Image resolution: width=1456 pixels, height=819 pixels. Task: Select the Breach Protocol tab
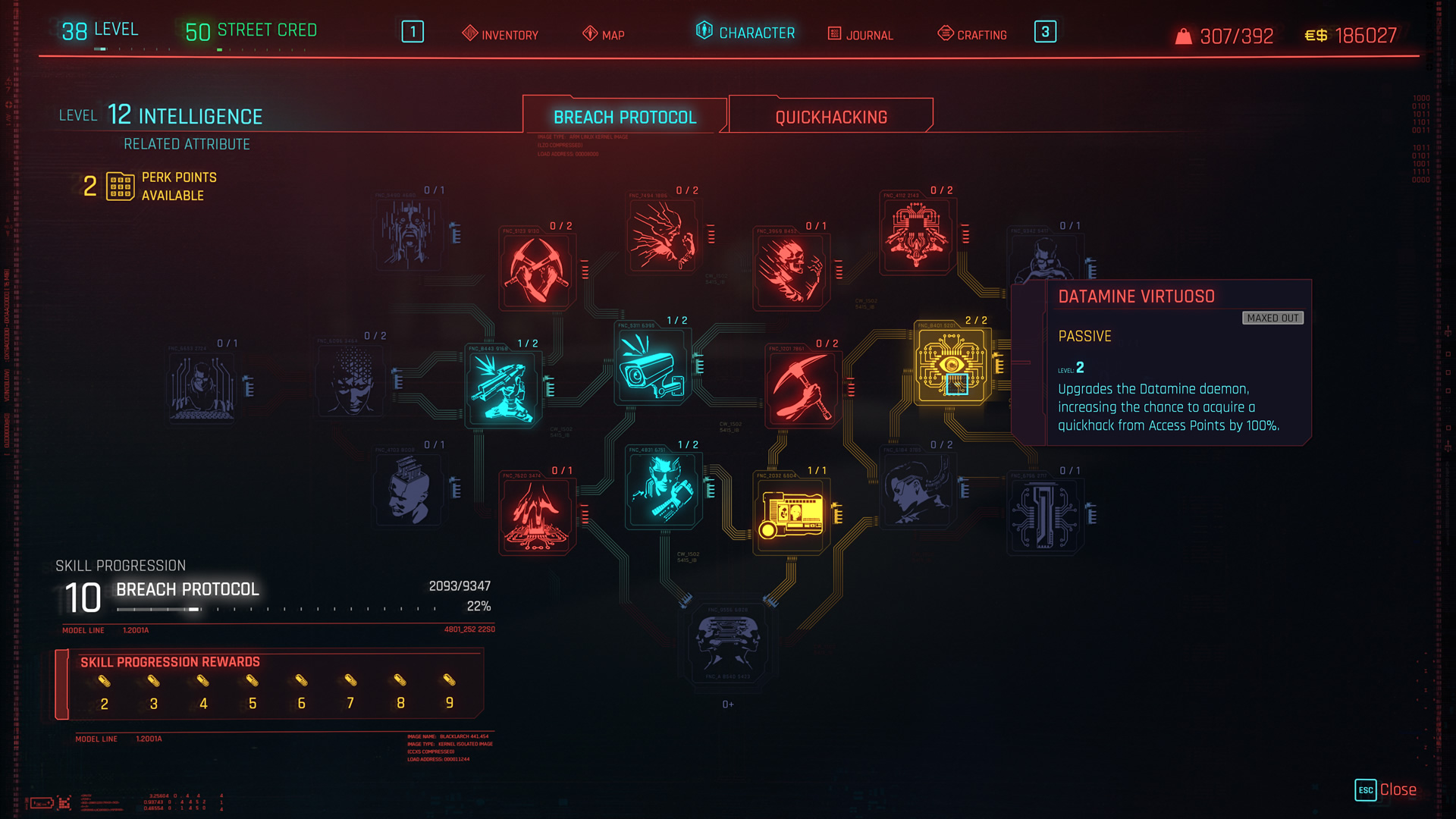point(624,116)
